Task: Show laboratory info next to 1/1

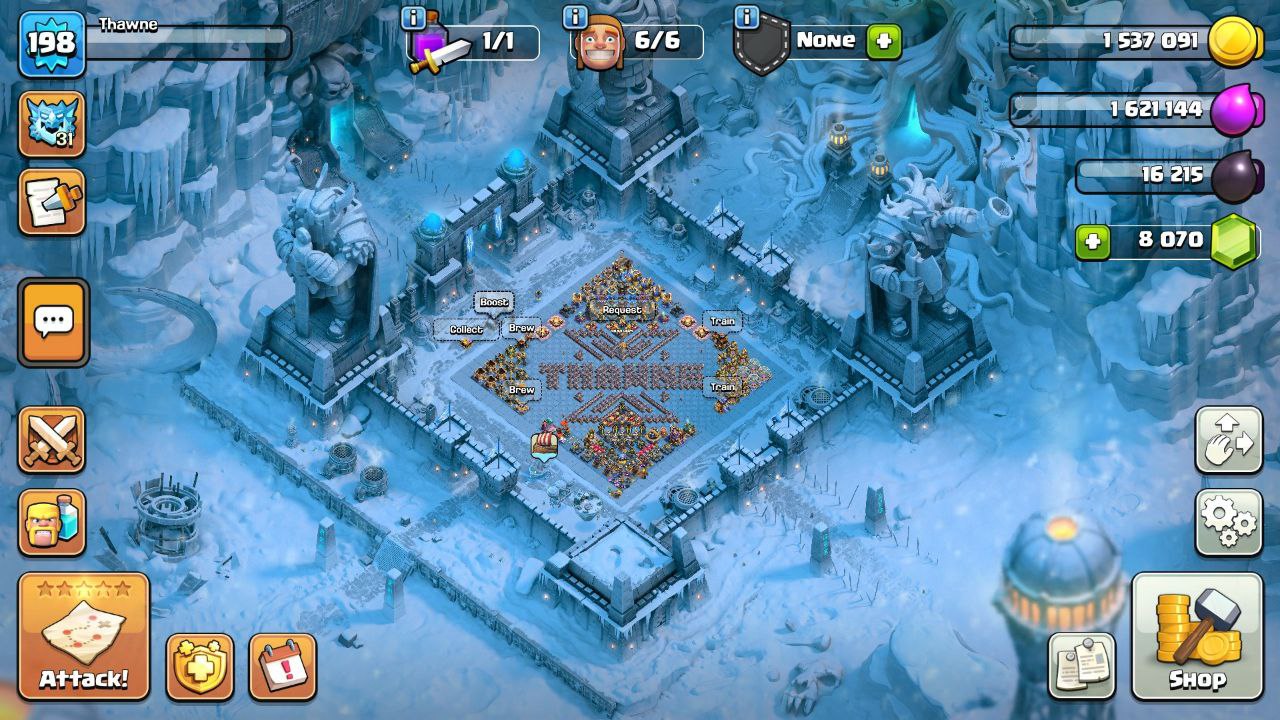Action: [413, 17]
